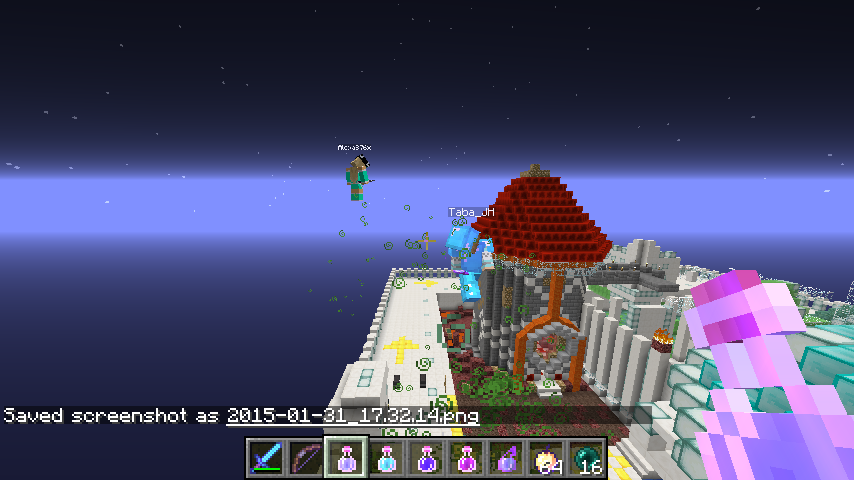Image resolution: width=854 pixels, height=480 pixels.
Task: Select the dark blue potion slot
Action: point(426,459)
